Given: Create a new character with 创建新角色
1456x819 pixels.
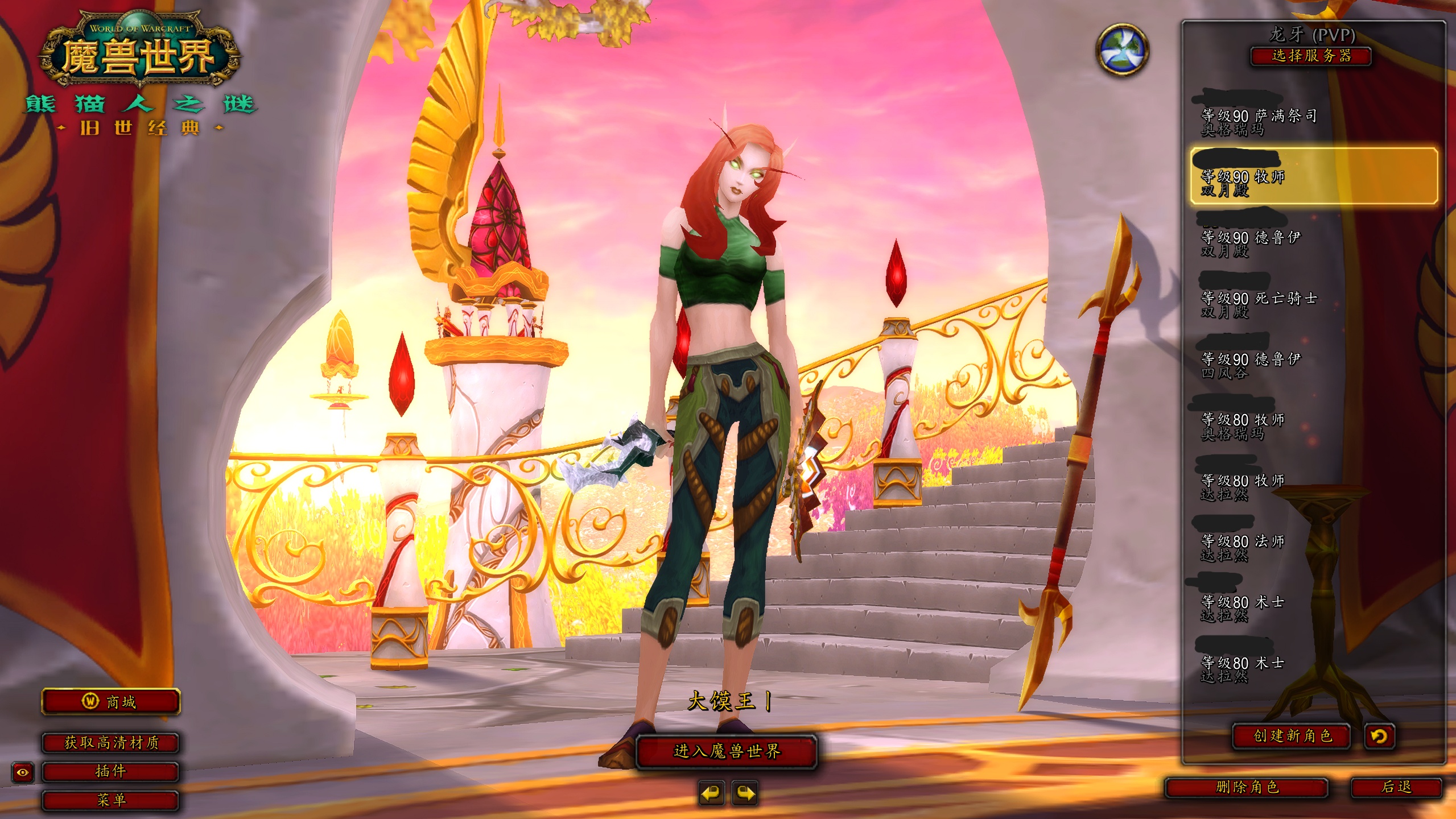Looking at the screenshot, I should 1292,736.
